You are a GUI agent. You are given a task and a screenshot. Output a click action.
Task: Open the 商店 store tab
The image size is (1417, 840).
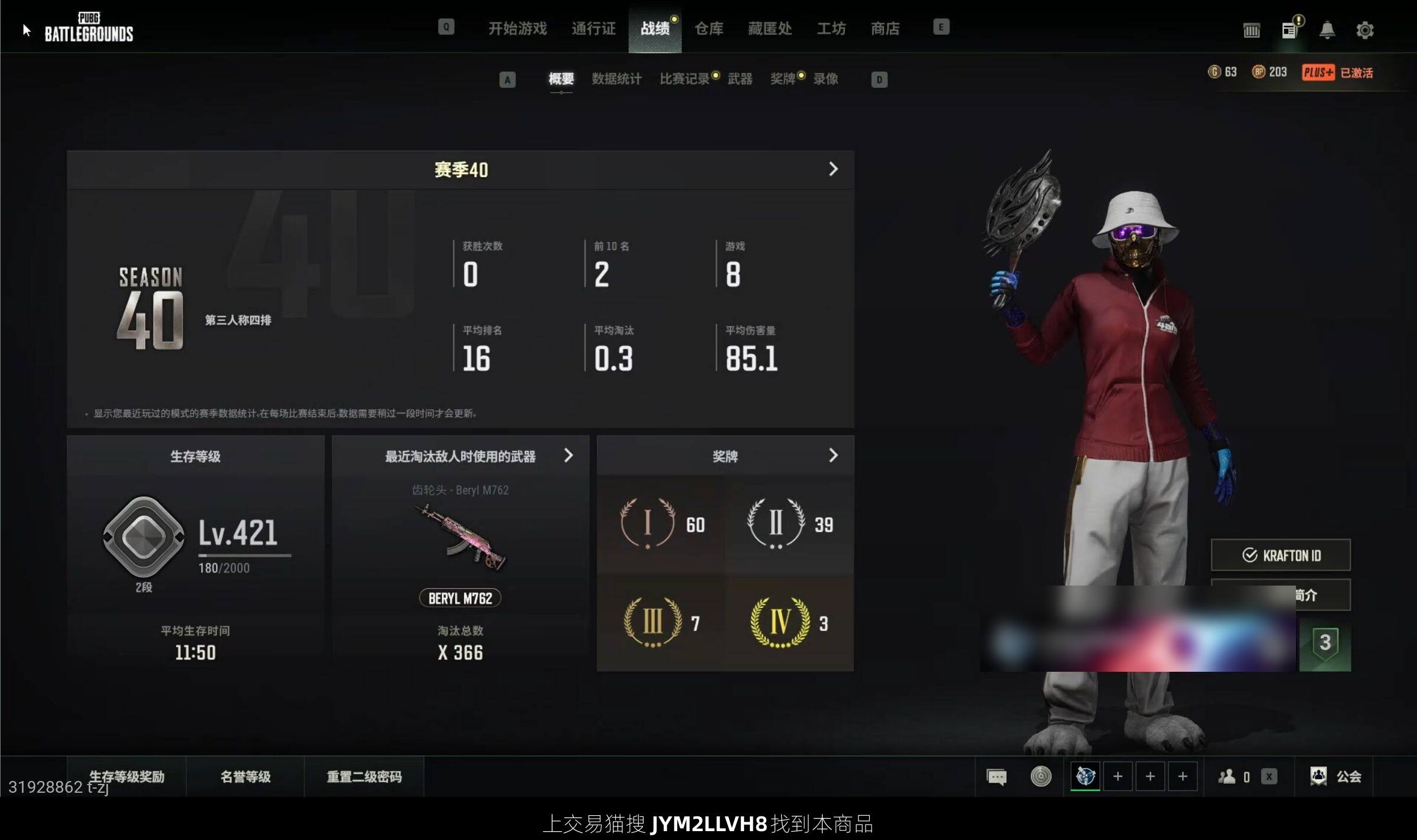[885, 28]
